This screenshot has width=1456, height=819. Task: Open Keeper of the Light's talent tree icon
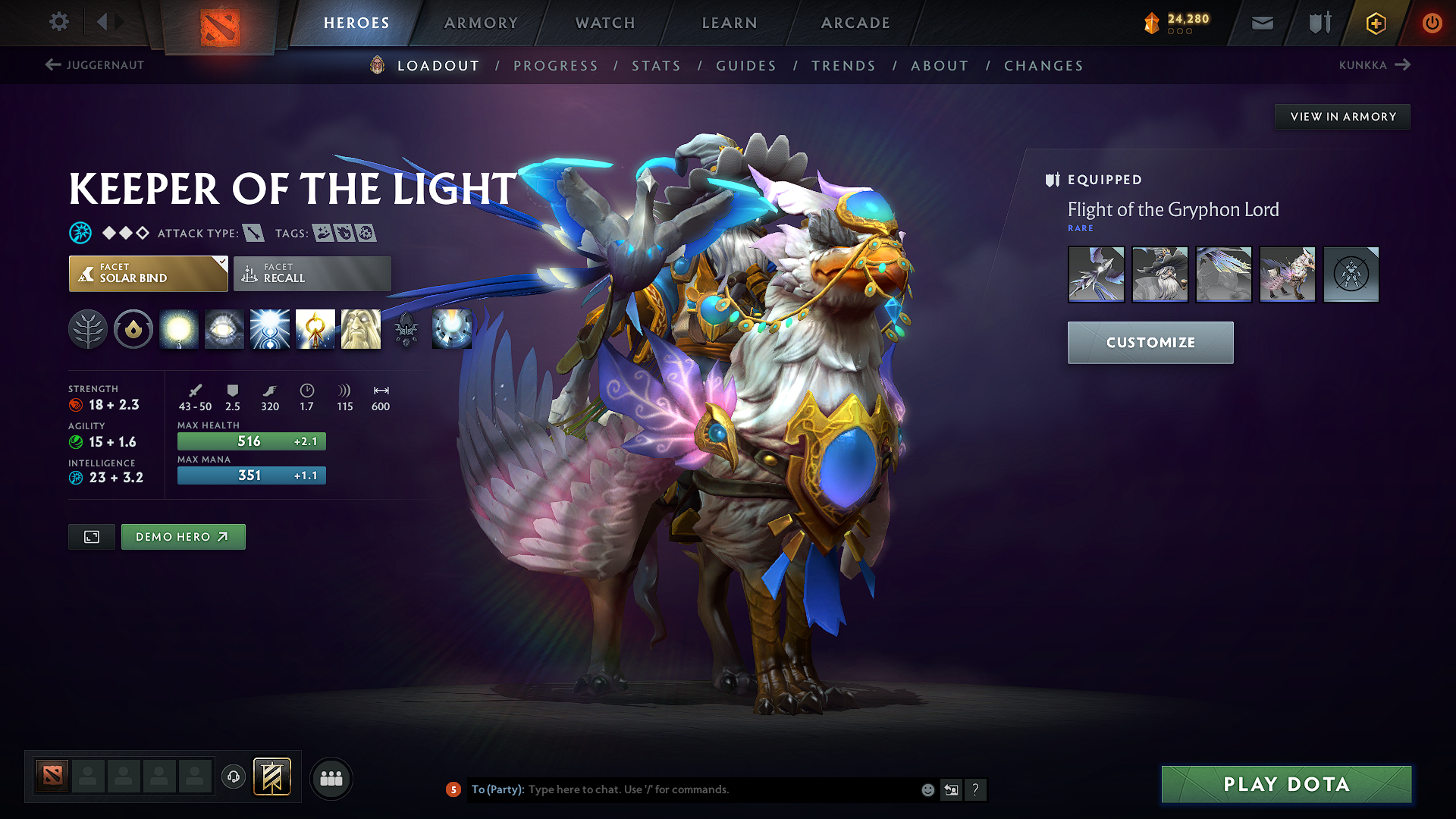[x=88, y=329]
